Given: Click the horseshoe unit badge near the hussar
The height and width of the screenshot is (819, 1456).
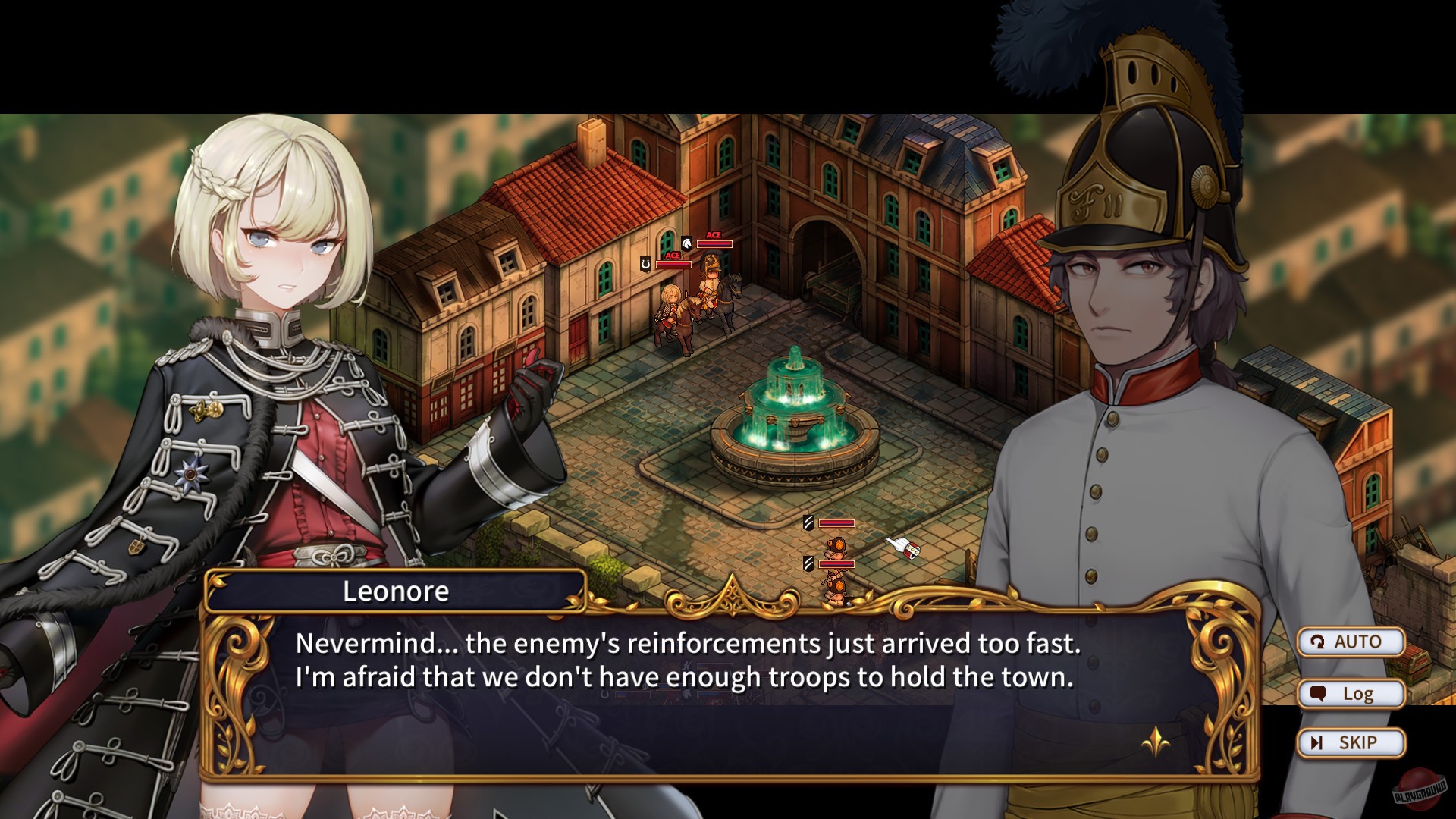Looking at the screenshot, I should point(645,264).
